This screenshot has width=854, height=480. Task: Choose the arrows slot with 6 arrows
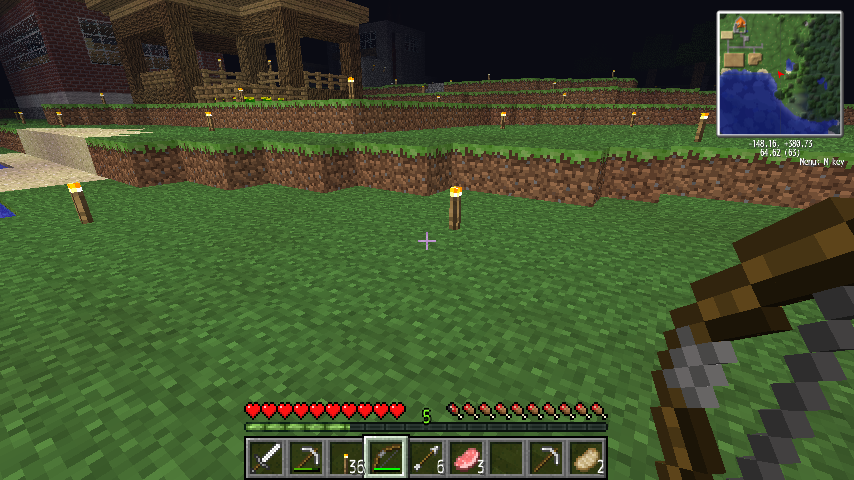425,458
